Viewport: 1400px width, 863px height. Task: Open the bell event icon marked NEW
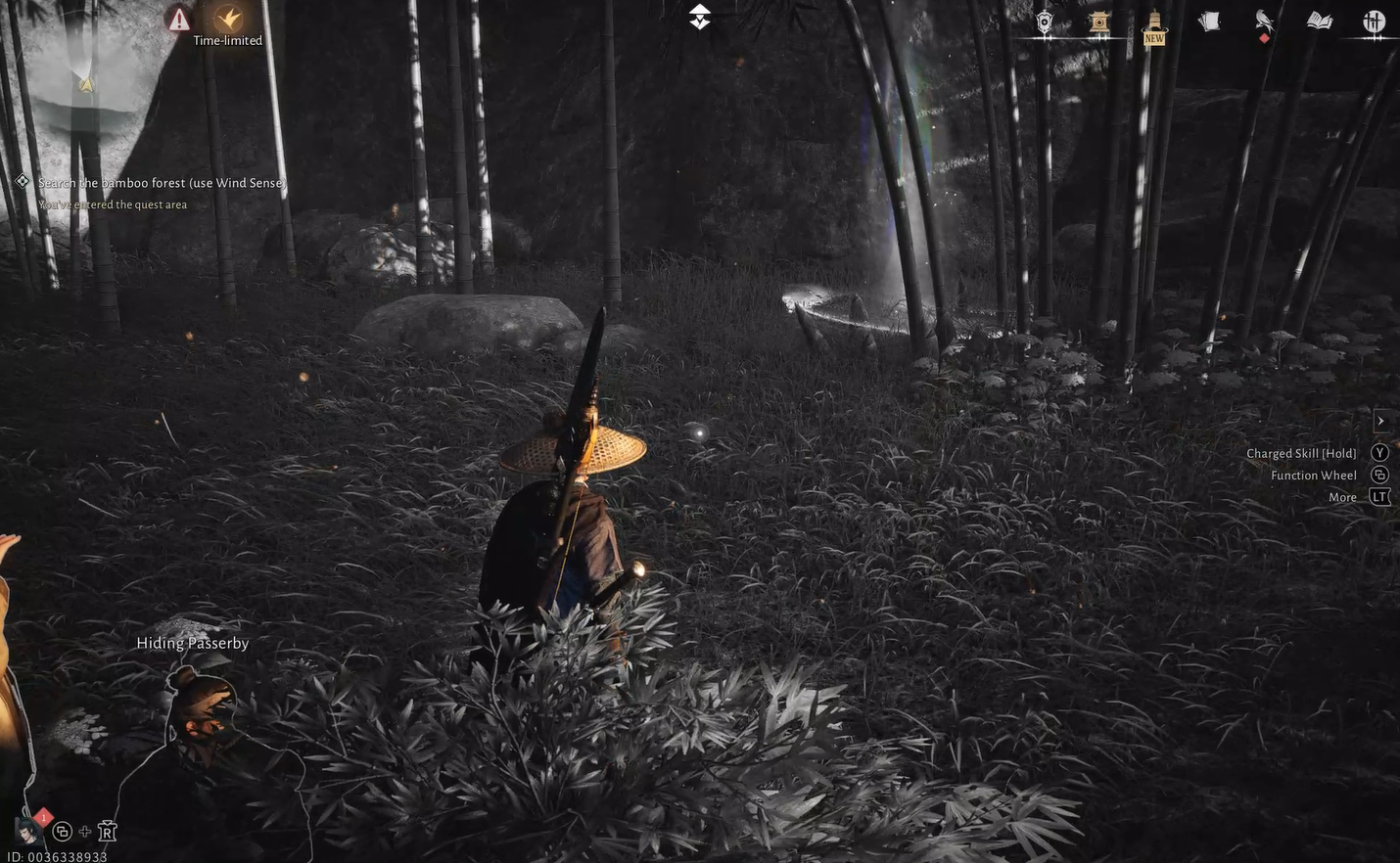point(1153,22)
